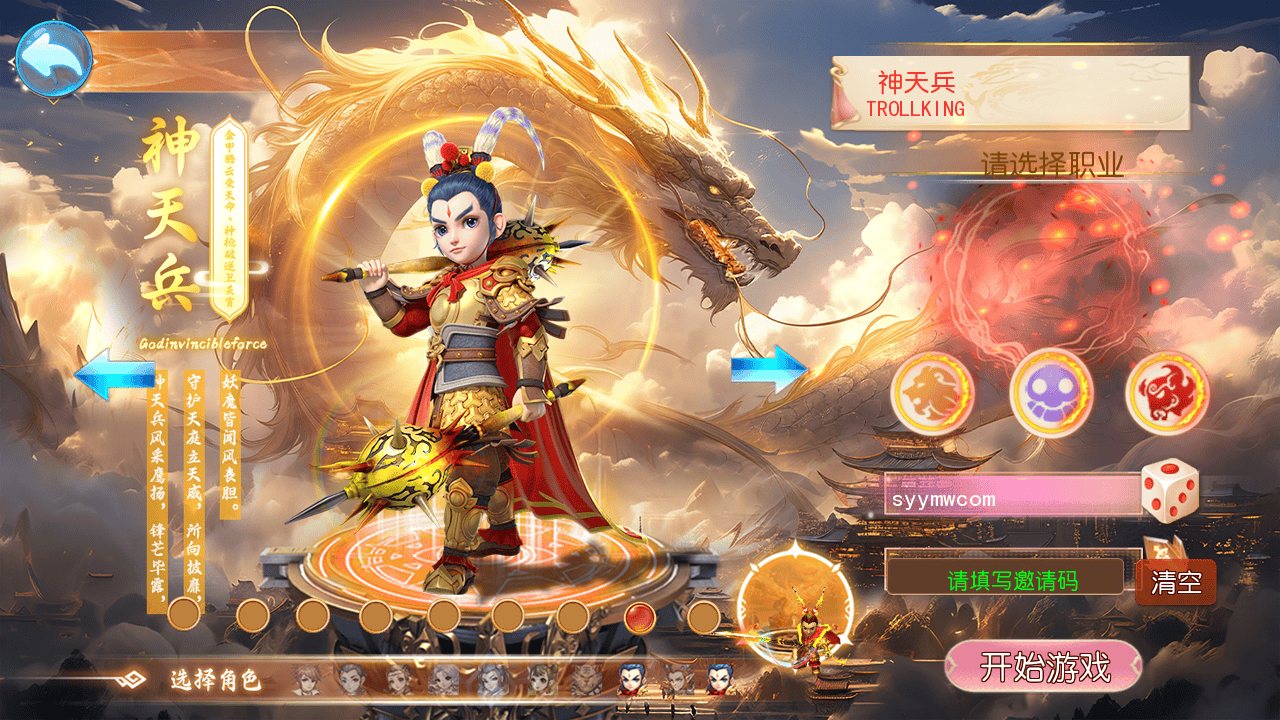Click the invitation code field 请填写邀请码

click(1012, 580)
